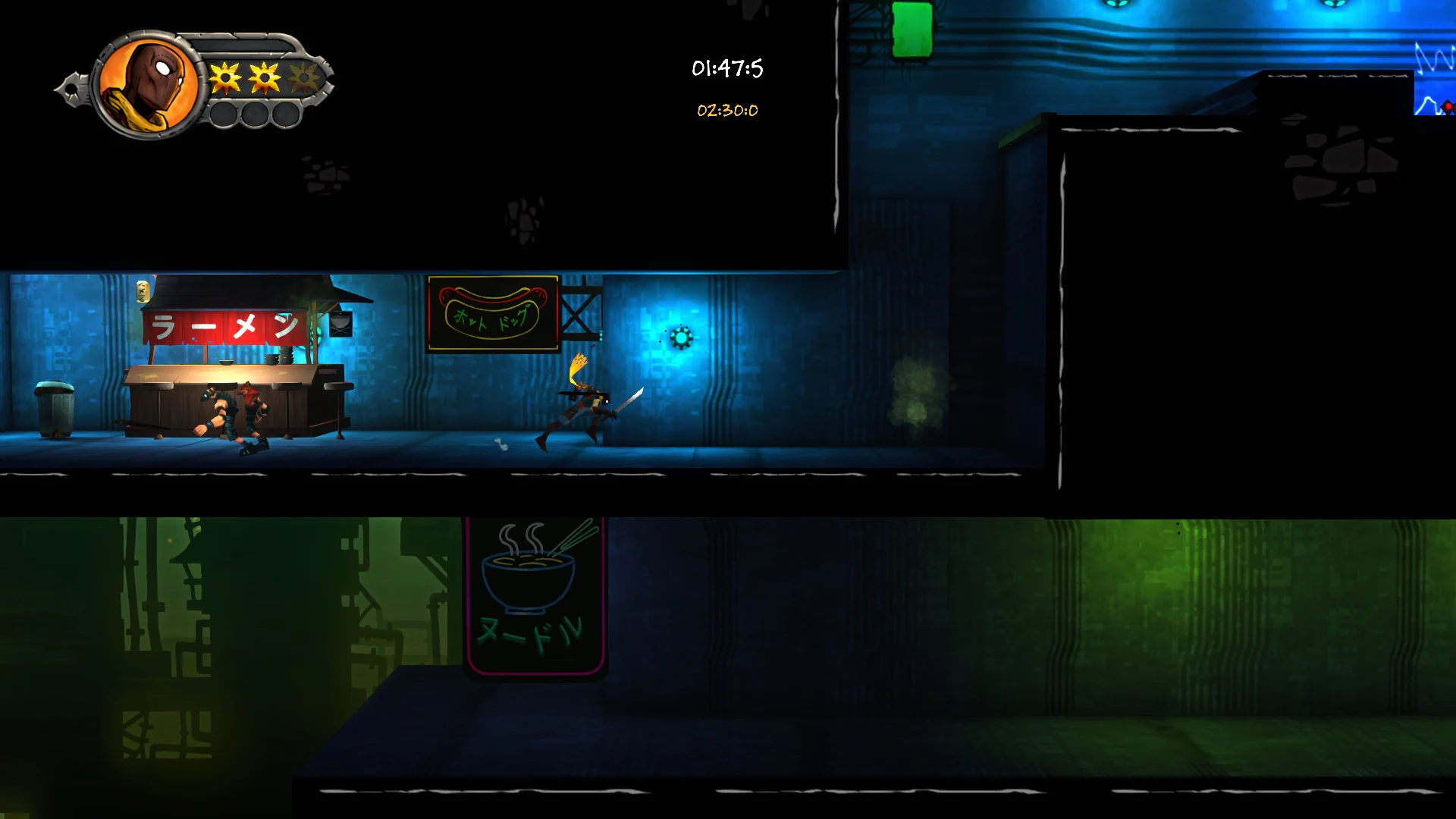Open the blue waveform display in the top-right corner

(x=1436, y=68)
